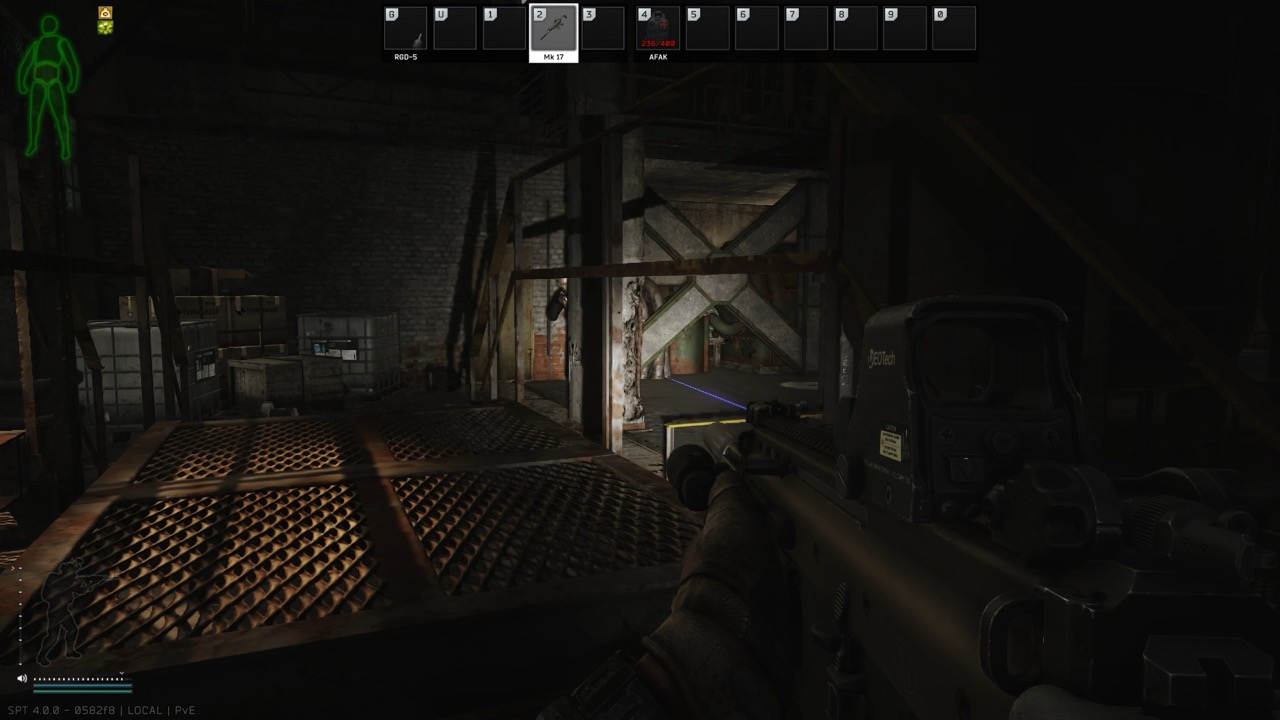This screenshot has height=720, width=1280.
Task: Click the SPT 4.0.0 version text
Action: coord(60,709)
